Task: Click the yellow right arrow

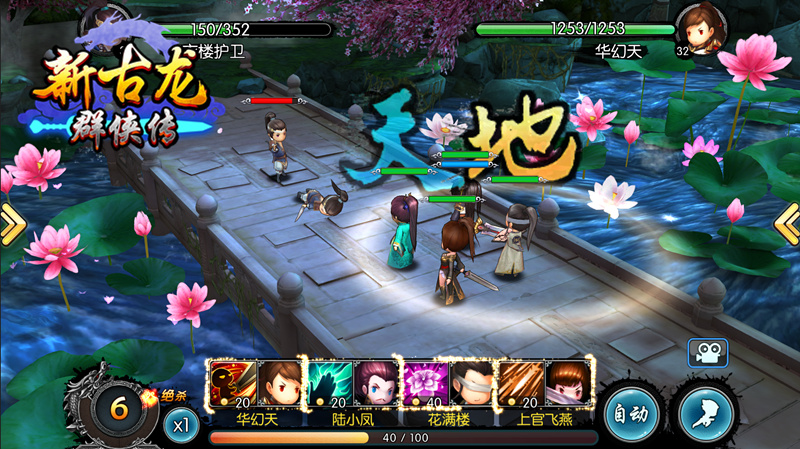Action: tap(788, 226)
